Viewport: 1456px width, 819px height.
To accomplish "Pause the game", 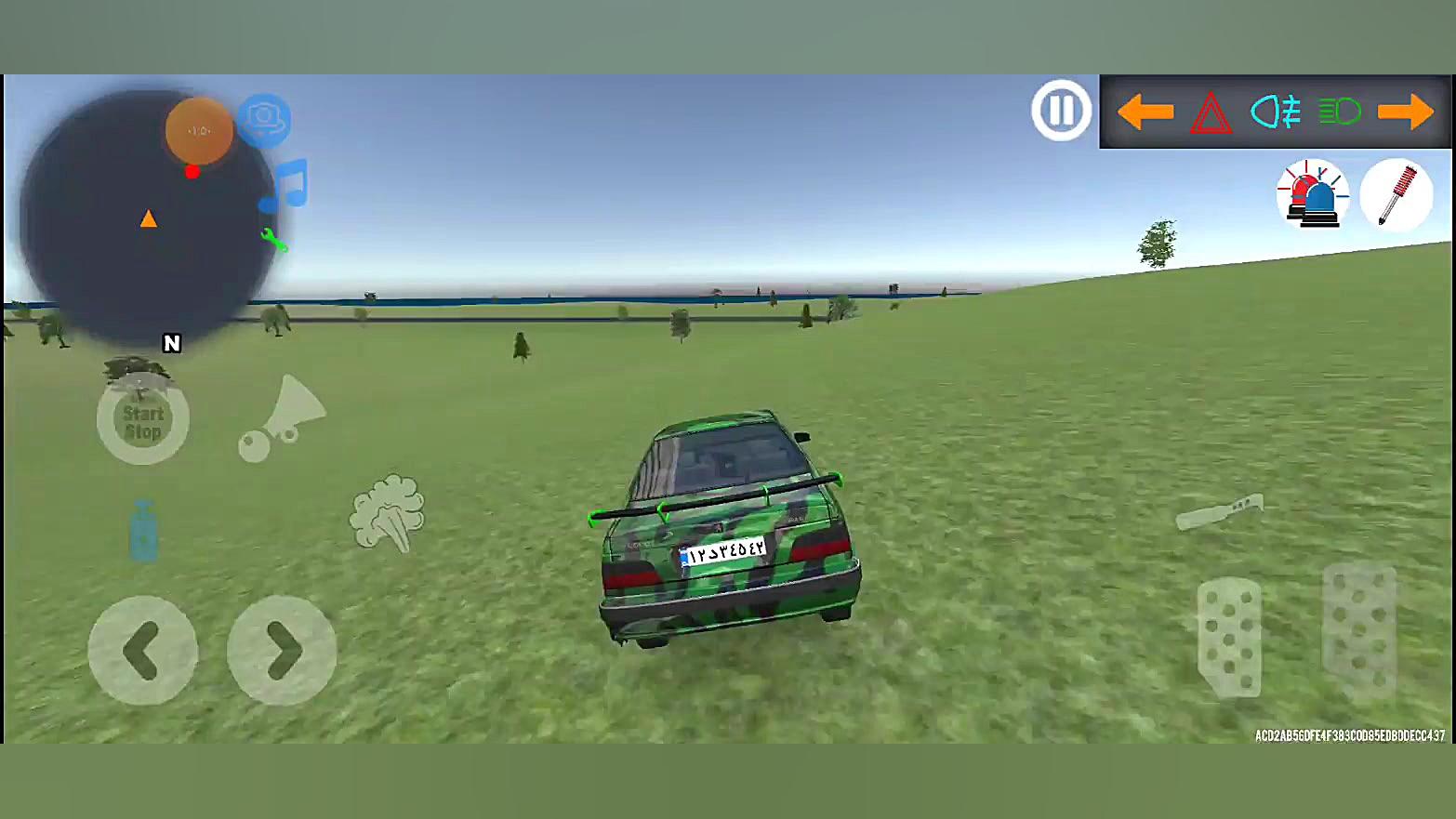I will tap(1060, 109).
